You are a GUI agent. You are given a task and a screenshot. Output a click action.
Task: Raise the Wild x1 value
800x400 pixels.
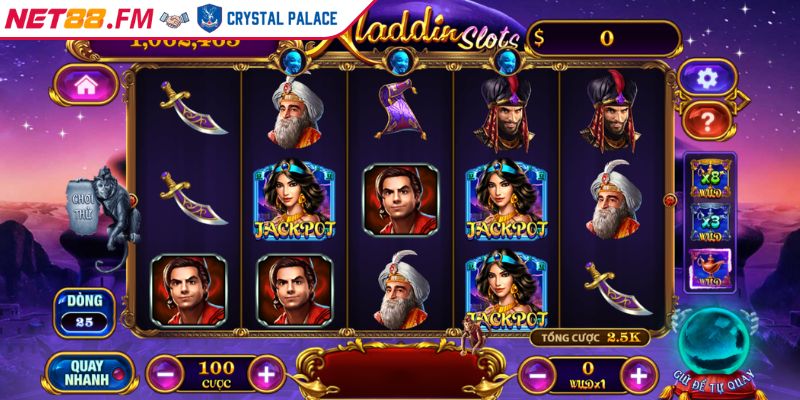pos(636,377)
